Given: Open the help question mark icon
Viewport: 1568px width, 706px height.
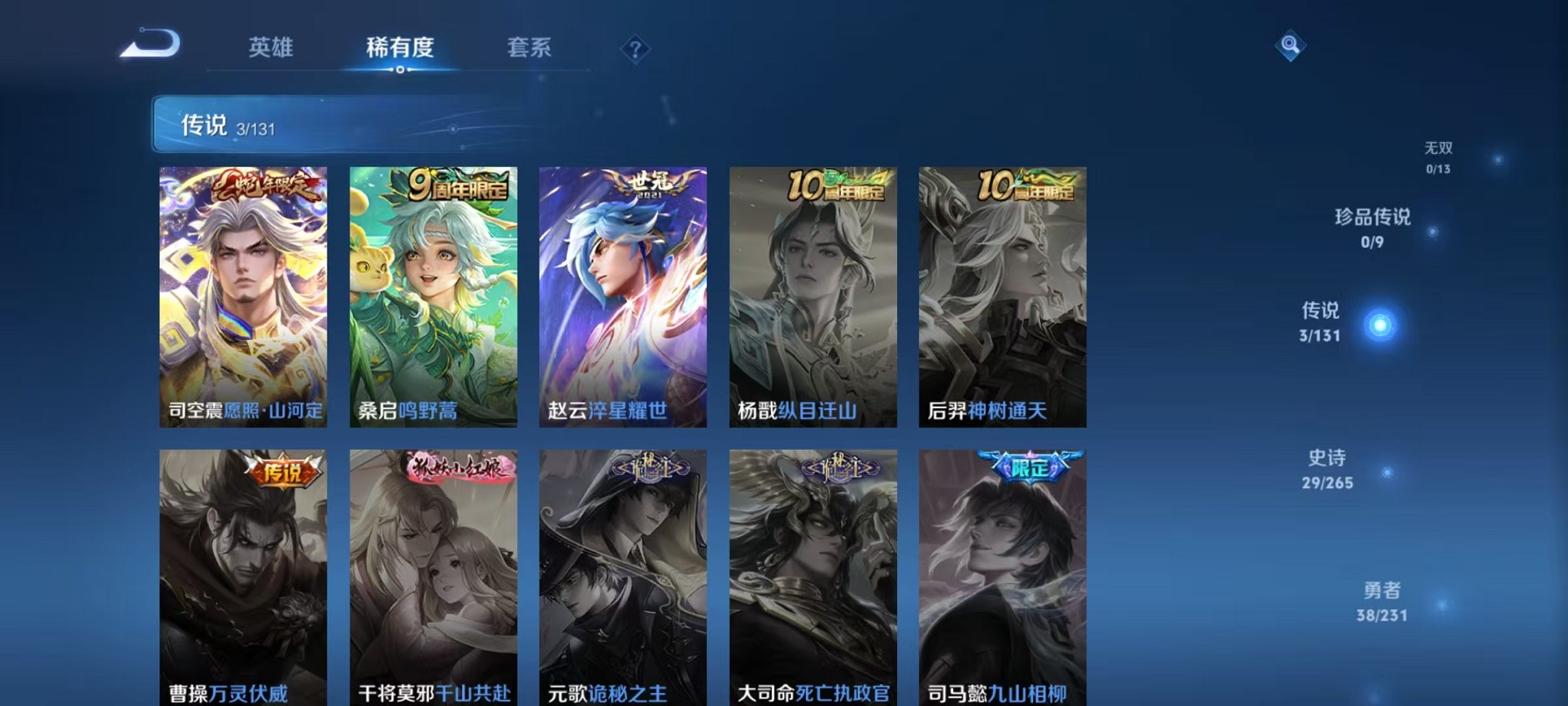Looking at the screenshot, I should (634, 49).
